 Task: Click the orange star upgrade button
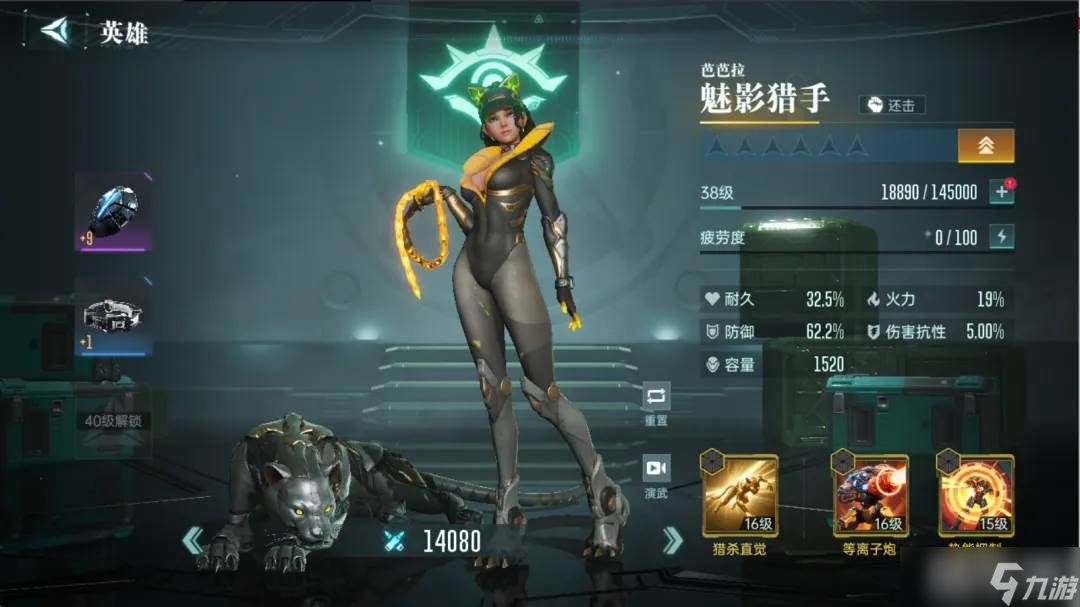click(985, 146)
